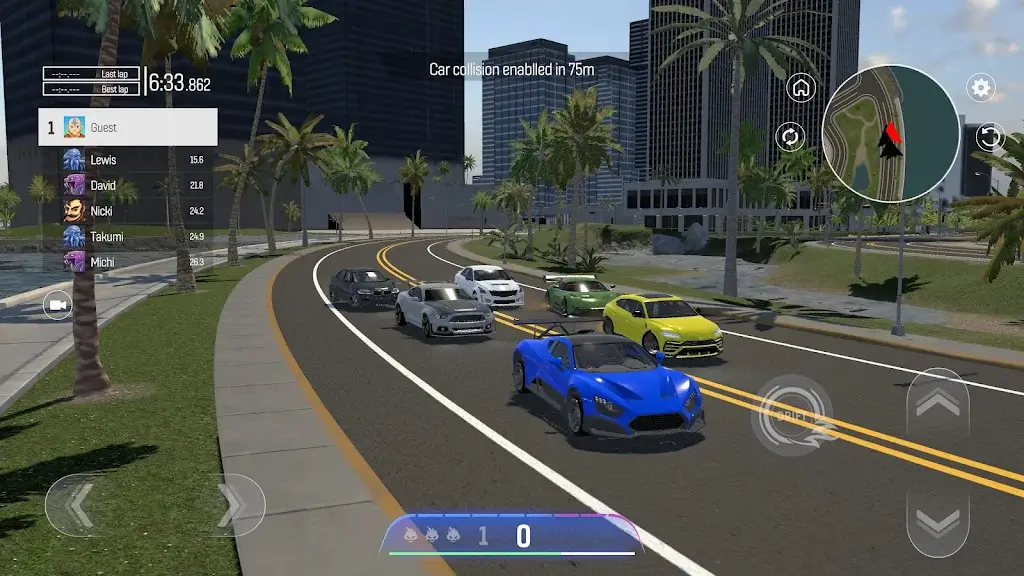Click the two-arrow sync icon

790,137
